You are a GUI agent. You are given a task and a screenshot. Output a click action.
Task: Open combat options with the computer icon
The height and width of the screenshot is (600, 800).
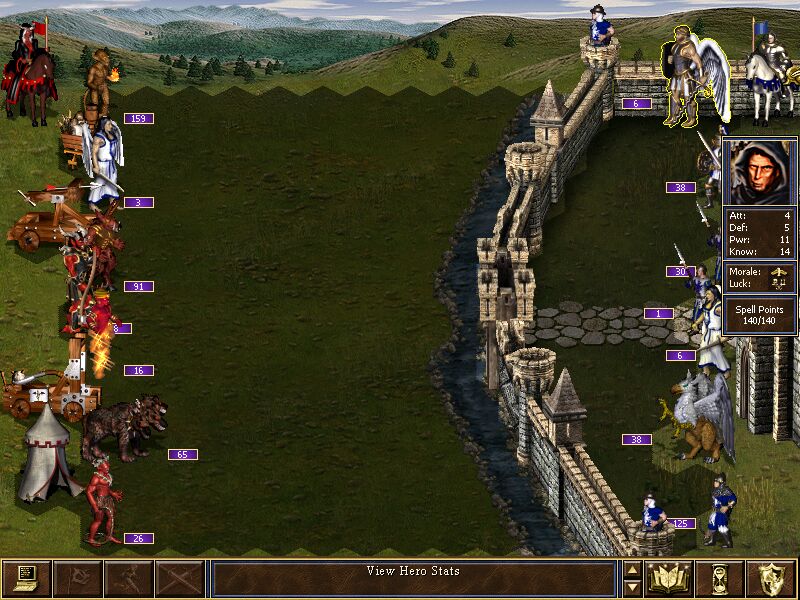pos(26,579)
